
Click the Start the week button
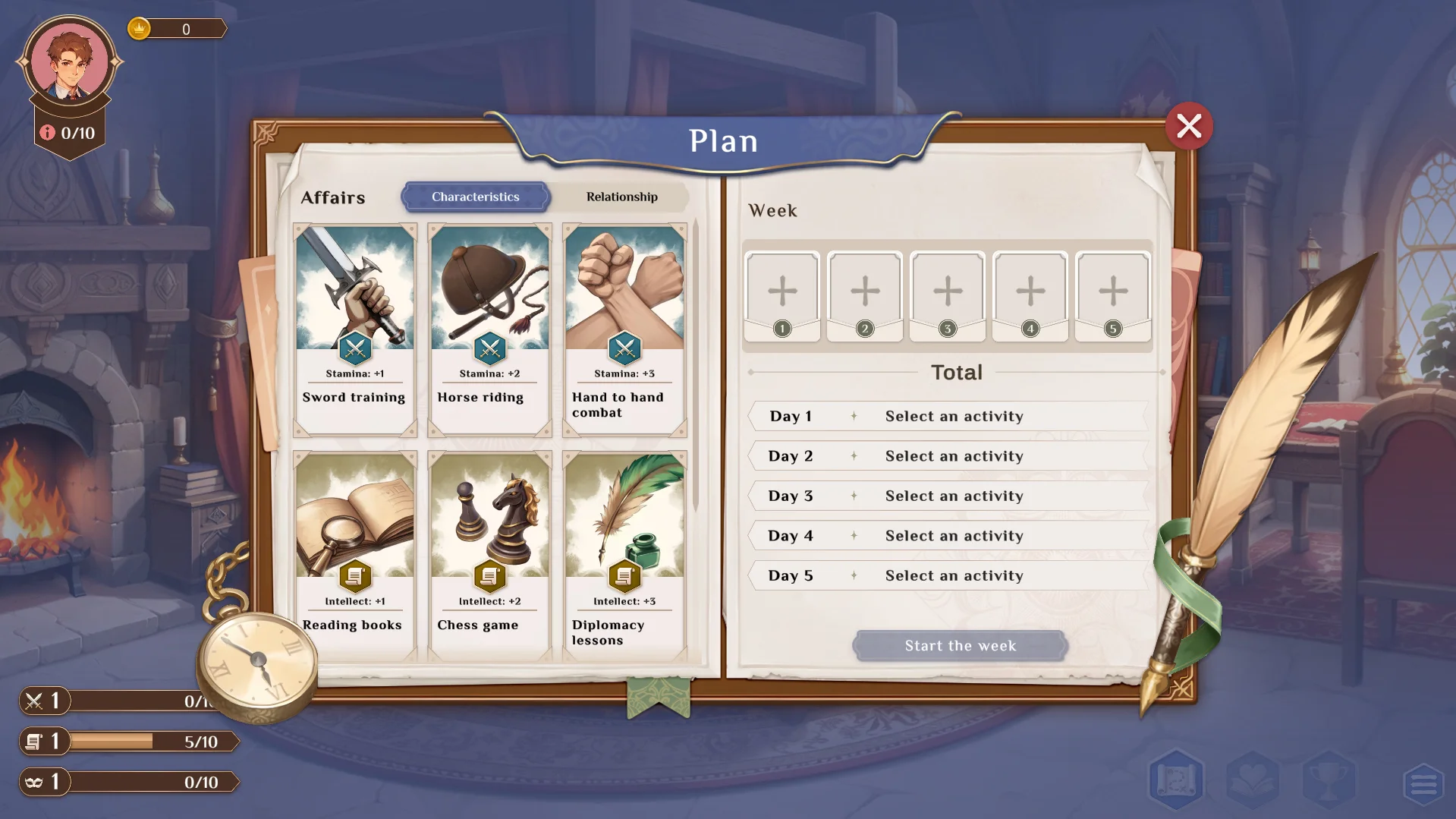coord(960,646)
